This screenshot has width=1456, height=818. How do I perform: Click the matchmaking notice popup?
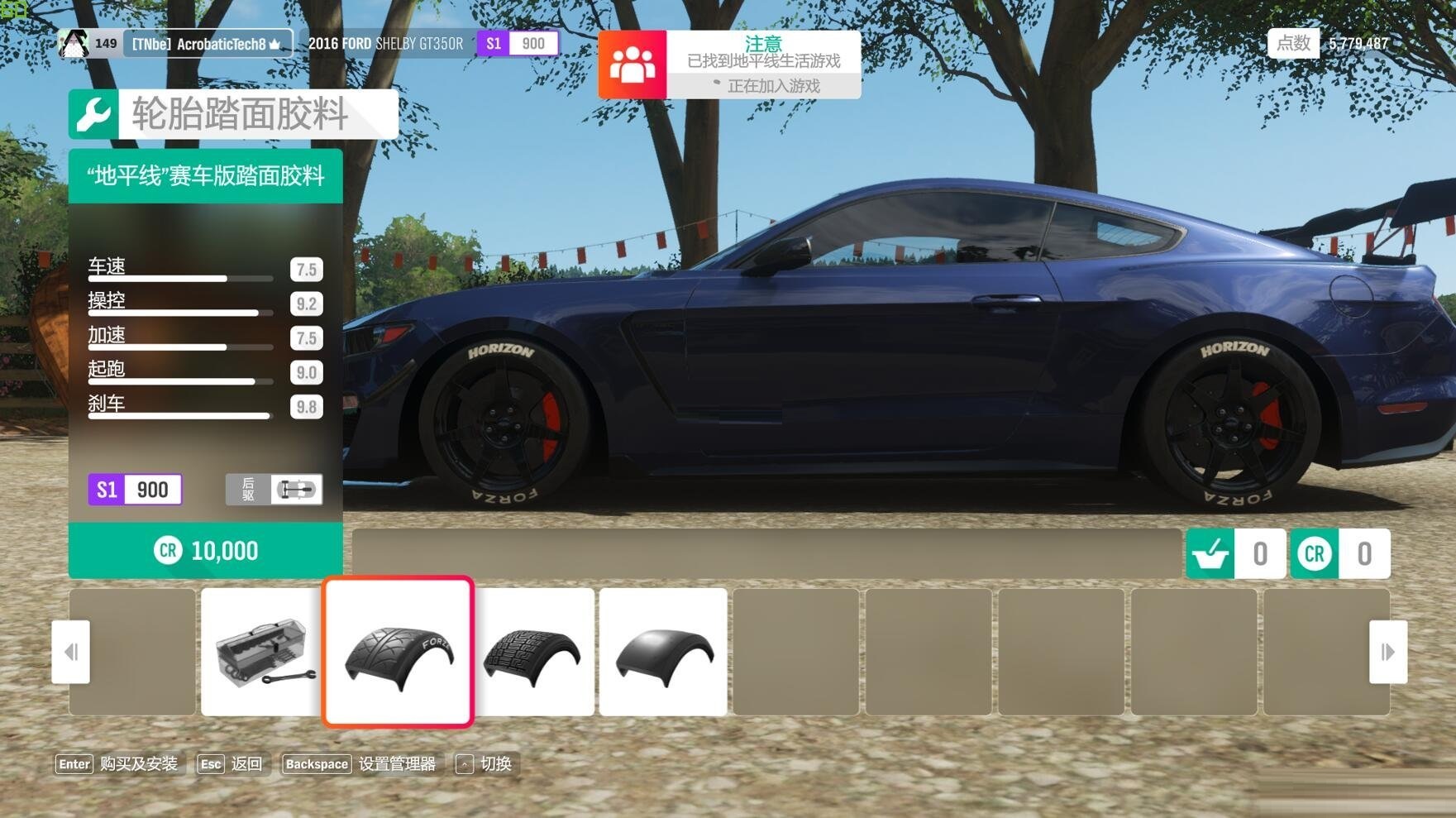pyautogui.click(x=729, y=65)
